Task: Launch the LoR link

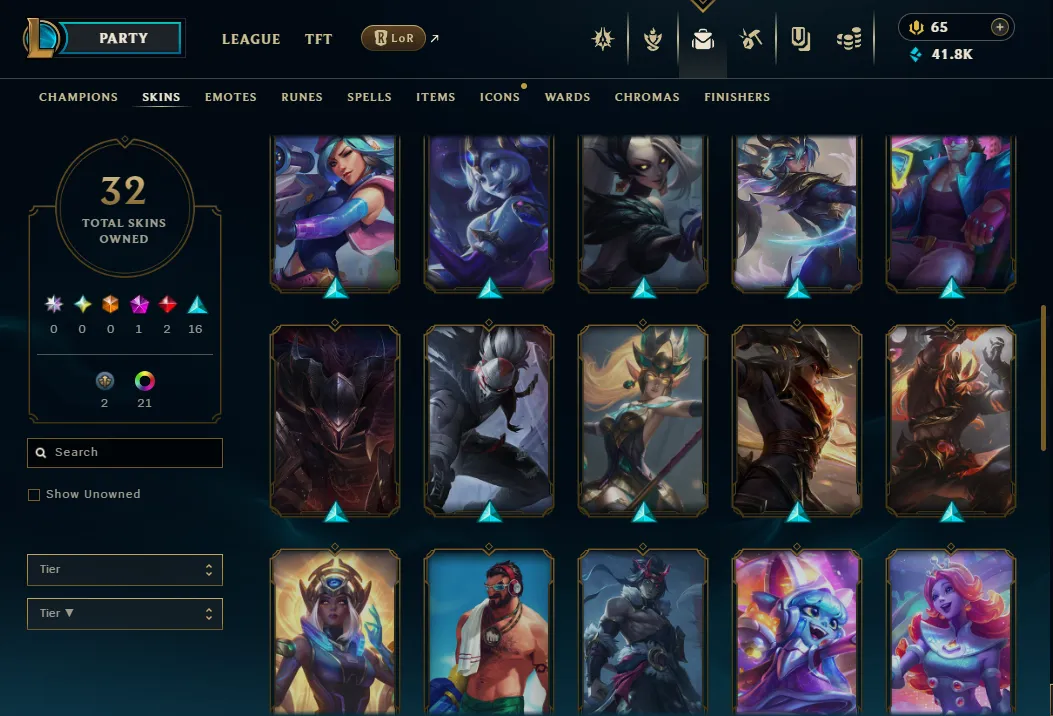Action: (x=393, y=39)
